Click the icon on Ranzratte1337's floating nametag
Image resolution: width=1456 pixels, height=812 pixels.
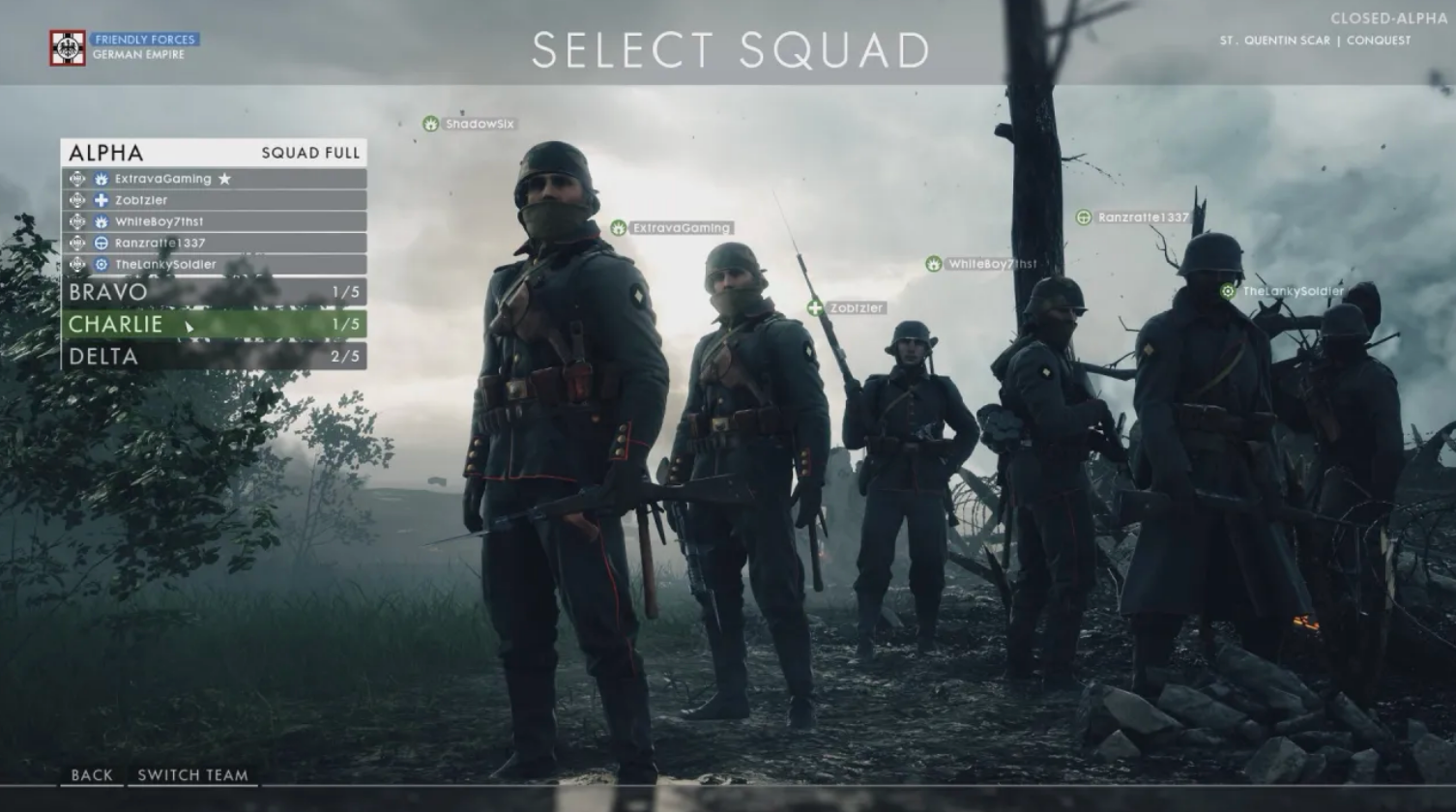pyautogui.click(x=1083, y=217)
